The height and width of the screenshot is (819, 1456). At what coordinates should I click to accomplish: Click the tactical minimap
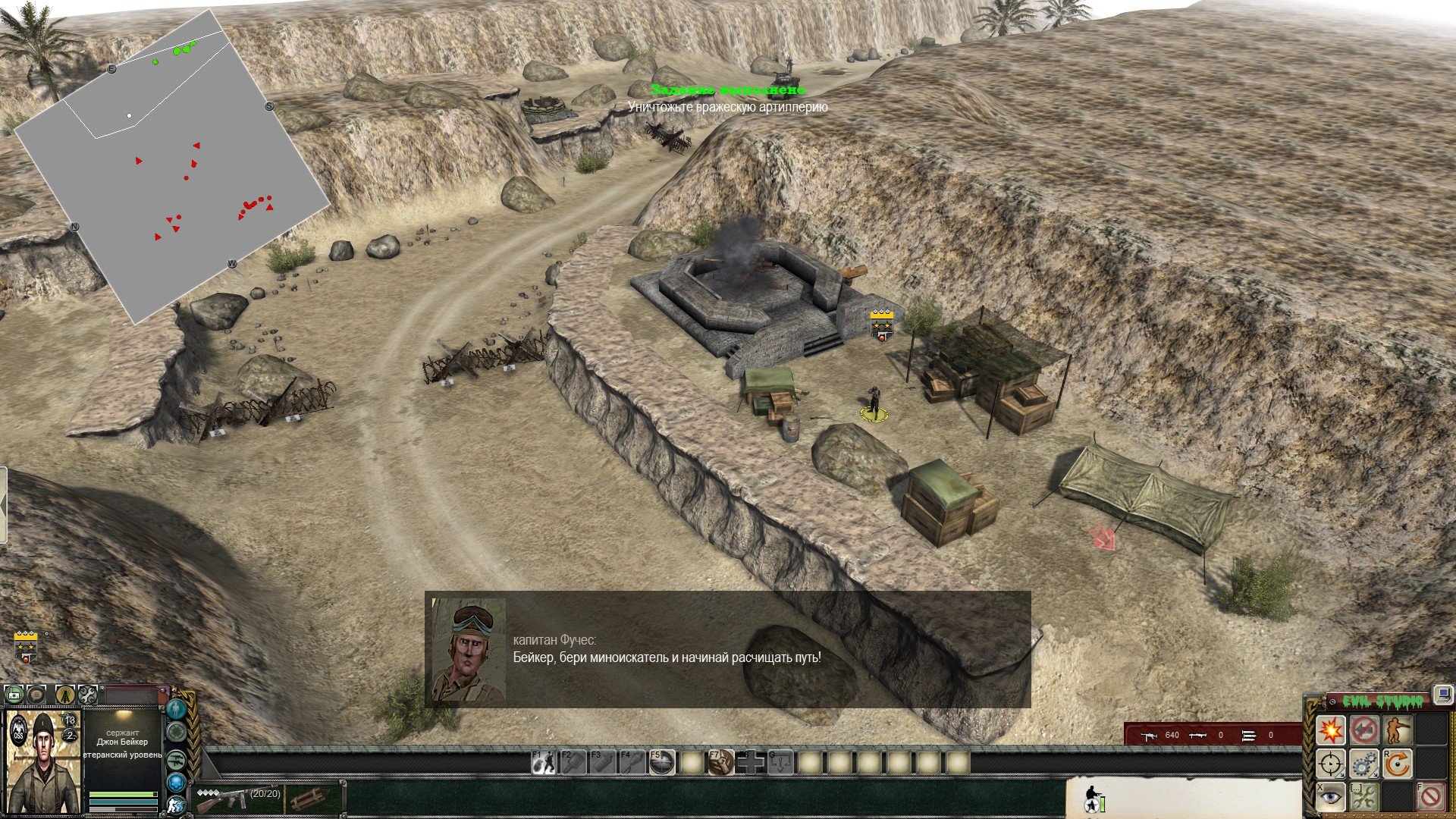173,167
